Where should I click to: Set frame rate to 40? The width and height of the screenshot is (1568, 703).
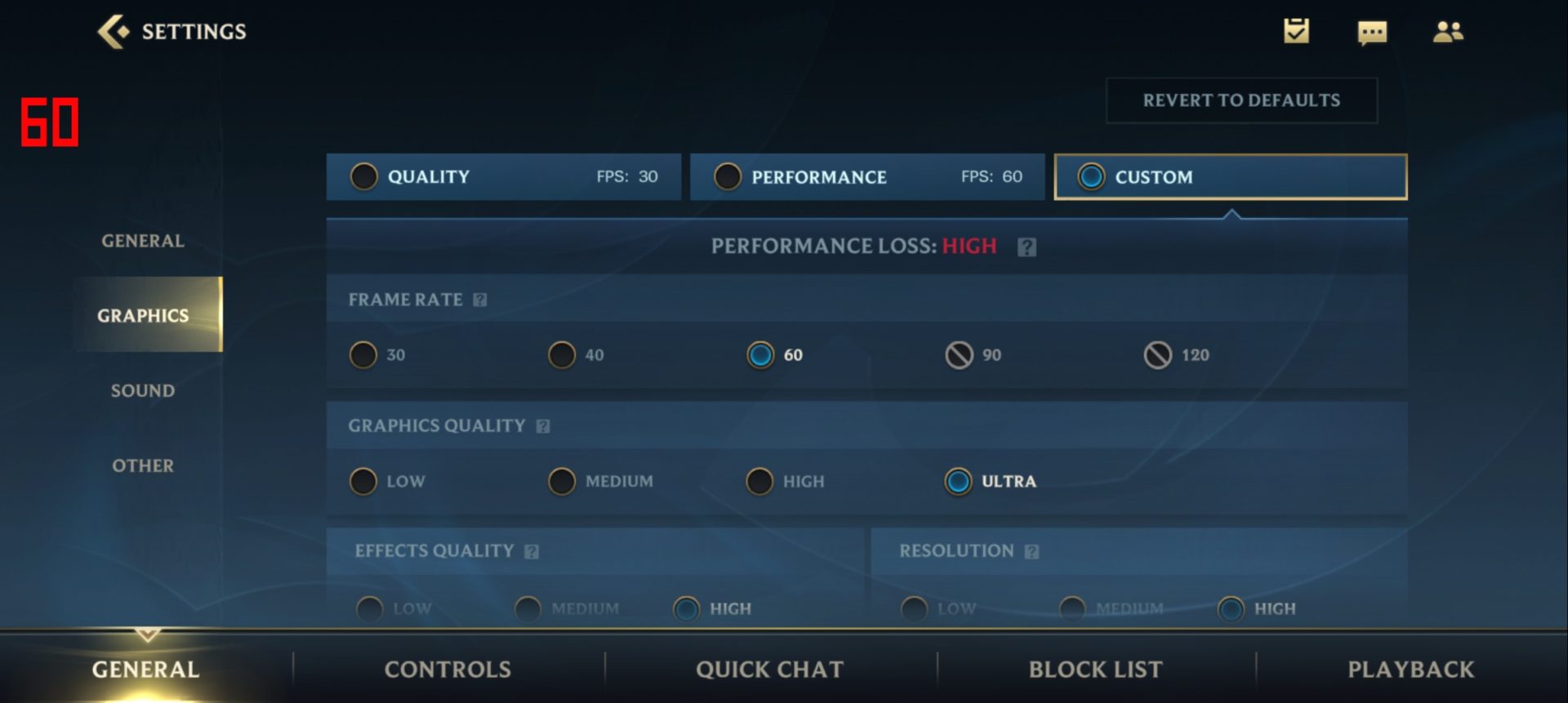[563, 355]
